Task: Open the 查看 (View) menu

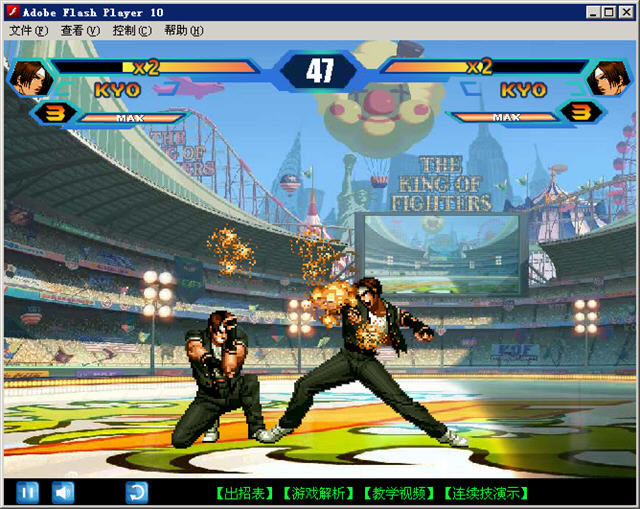Action: pos(80,30)
